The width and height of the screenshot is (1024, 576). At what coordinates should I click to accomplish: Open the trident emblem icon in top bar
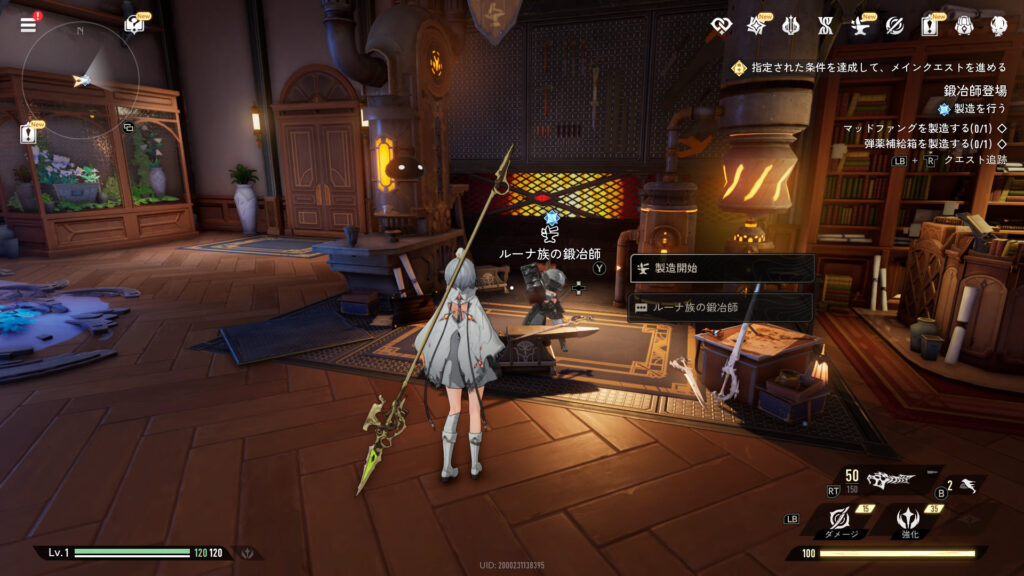click(789, 25)
